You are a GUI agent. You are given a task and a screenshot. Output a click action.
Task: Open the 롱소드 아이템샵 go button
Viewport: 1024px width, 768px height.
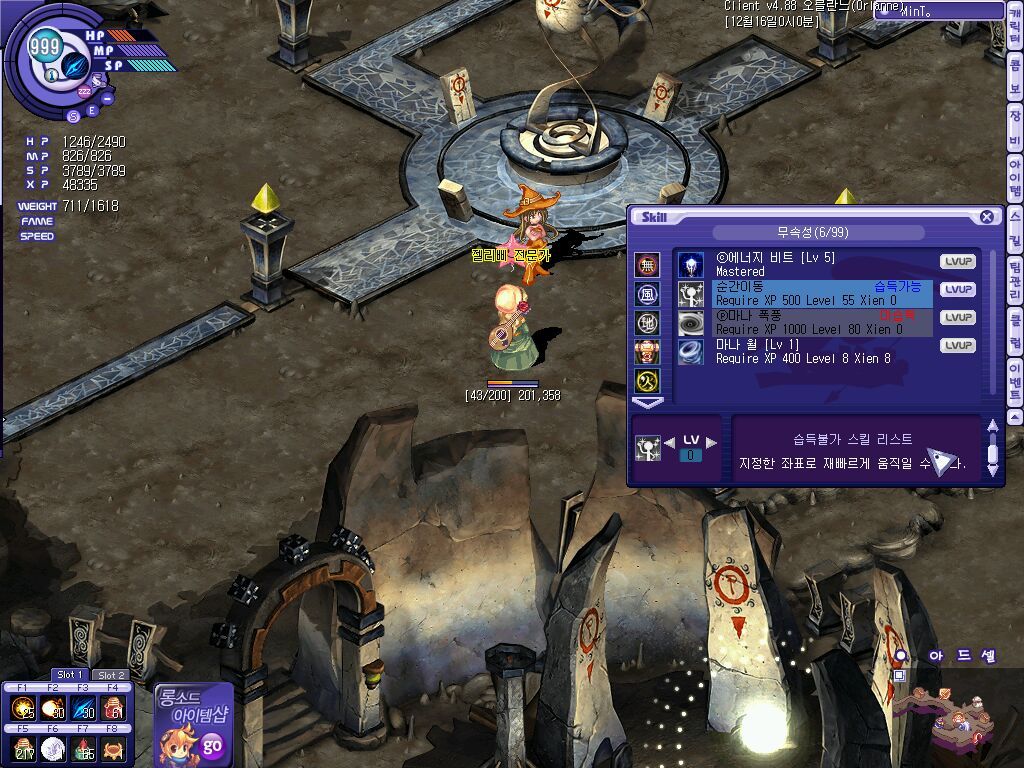click(211, 745)
